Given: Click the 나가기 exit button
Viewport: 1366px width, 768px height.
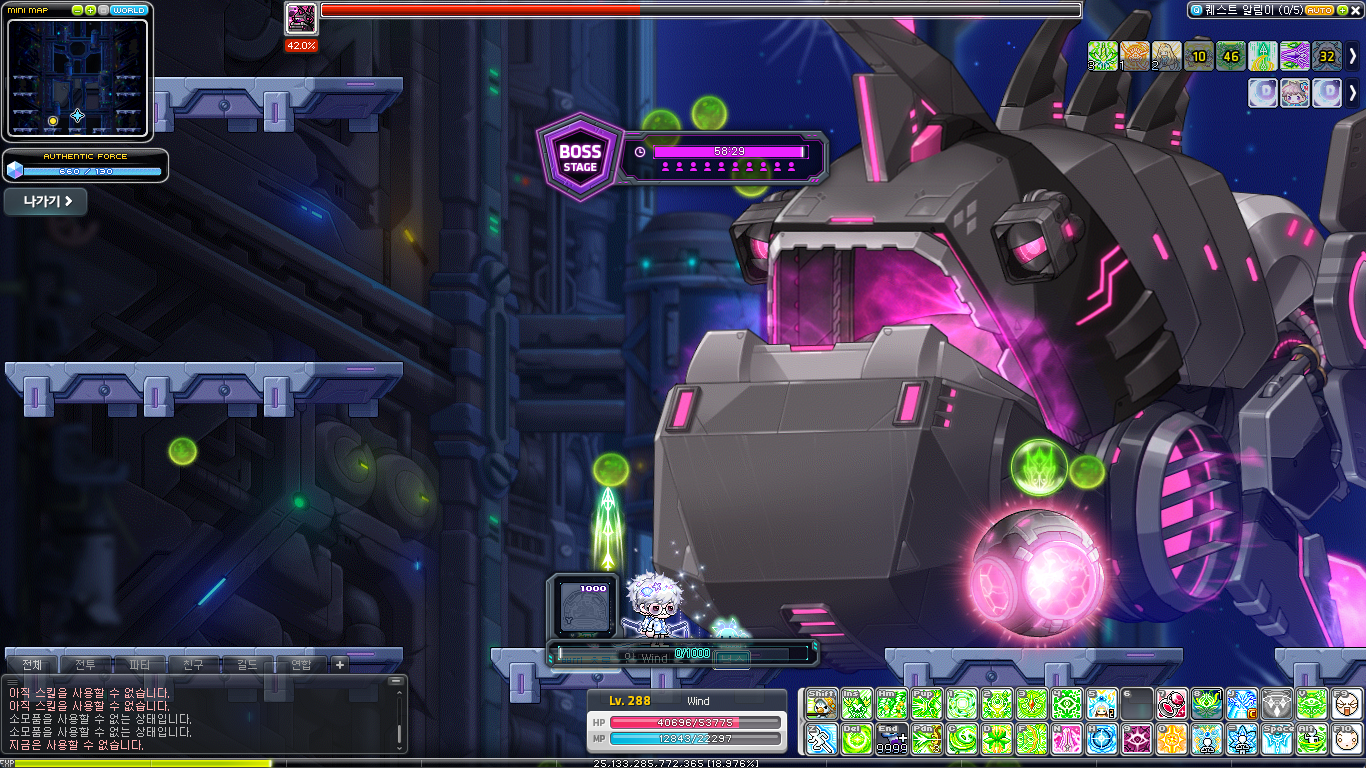Looking at the screenshot, I should point(46,201).
